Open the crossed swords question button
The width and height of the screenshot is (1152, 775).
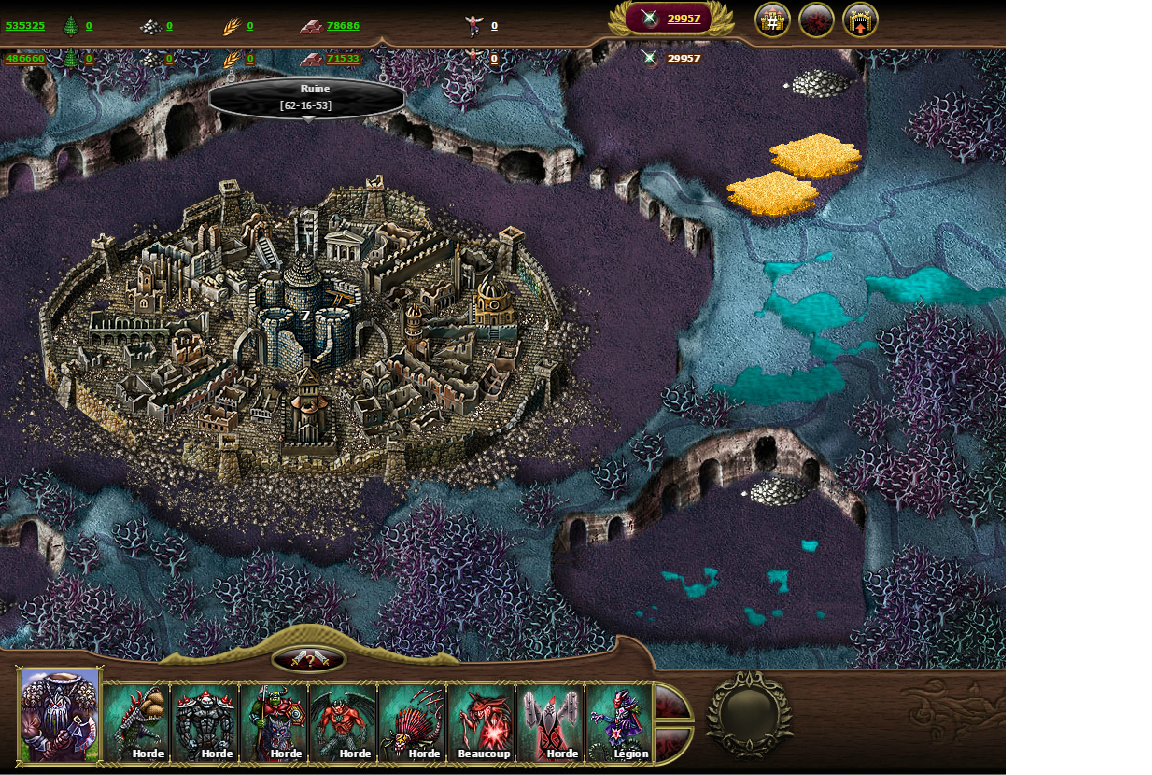click(309, 660)
